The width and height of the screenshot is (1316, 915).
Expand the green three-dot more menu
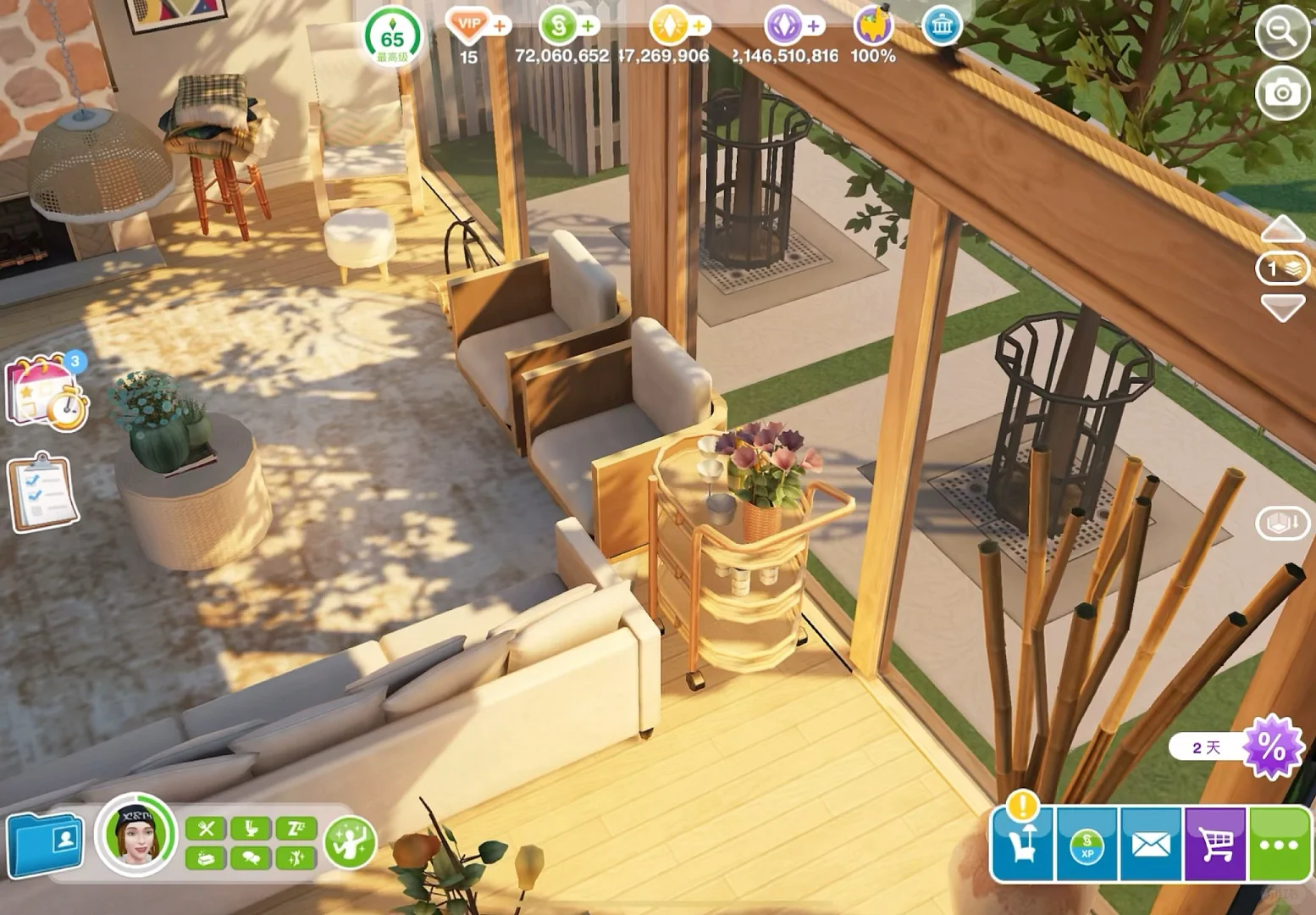1279,845
